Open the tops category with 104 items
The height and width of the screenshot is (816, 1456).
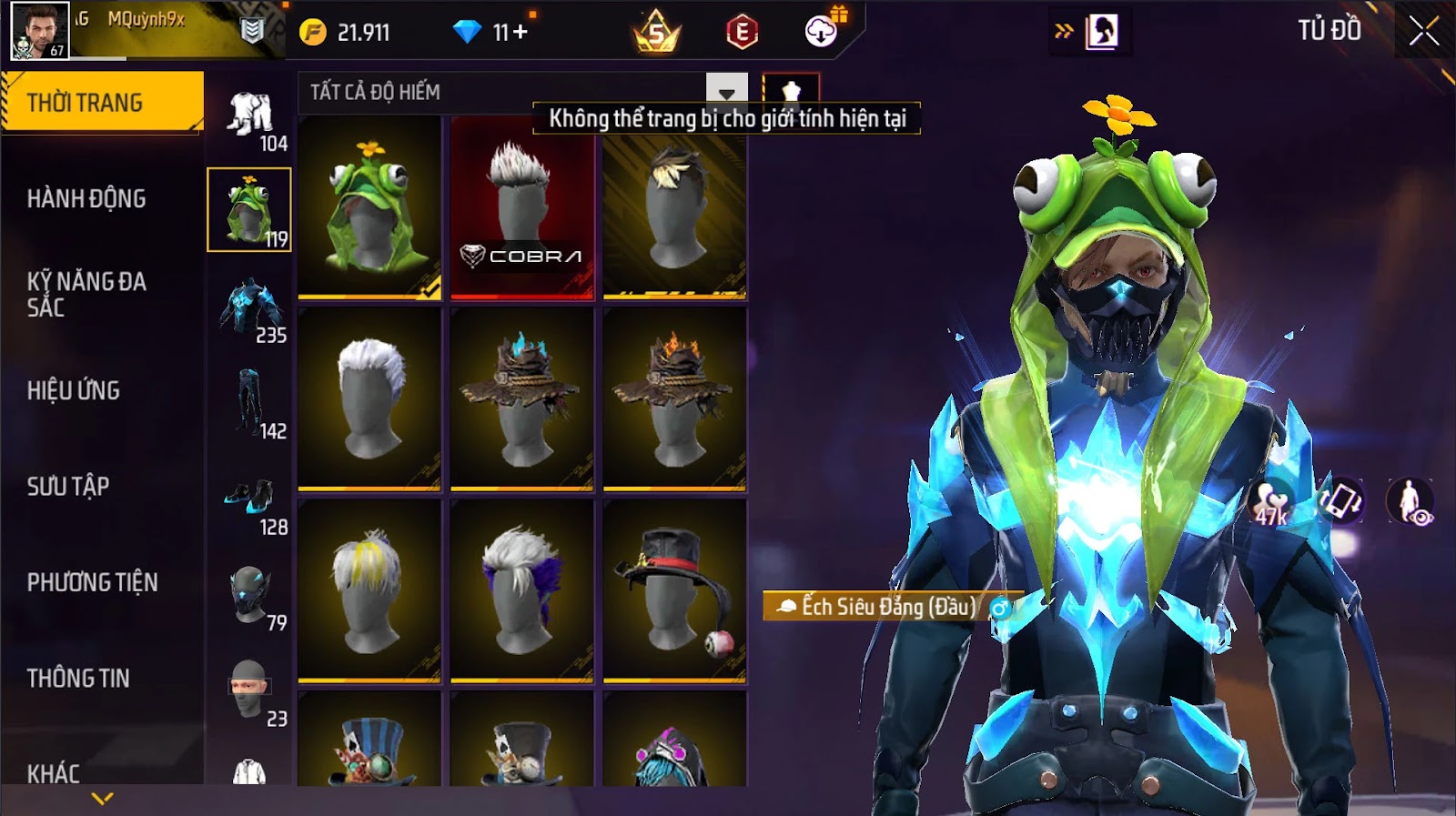click(250, 118)
